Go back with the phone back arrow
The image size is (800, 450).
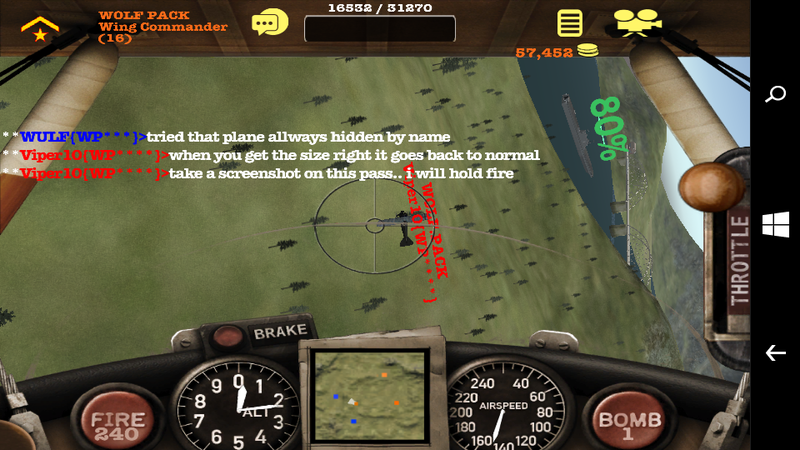(775, 353)
